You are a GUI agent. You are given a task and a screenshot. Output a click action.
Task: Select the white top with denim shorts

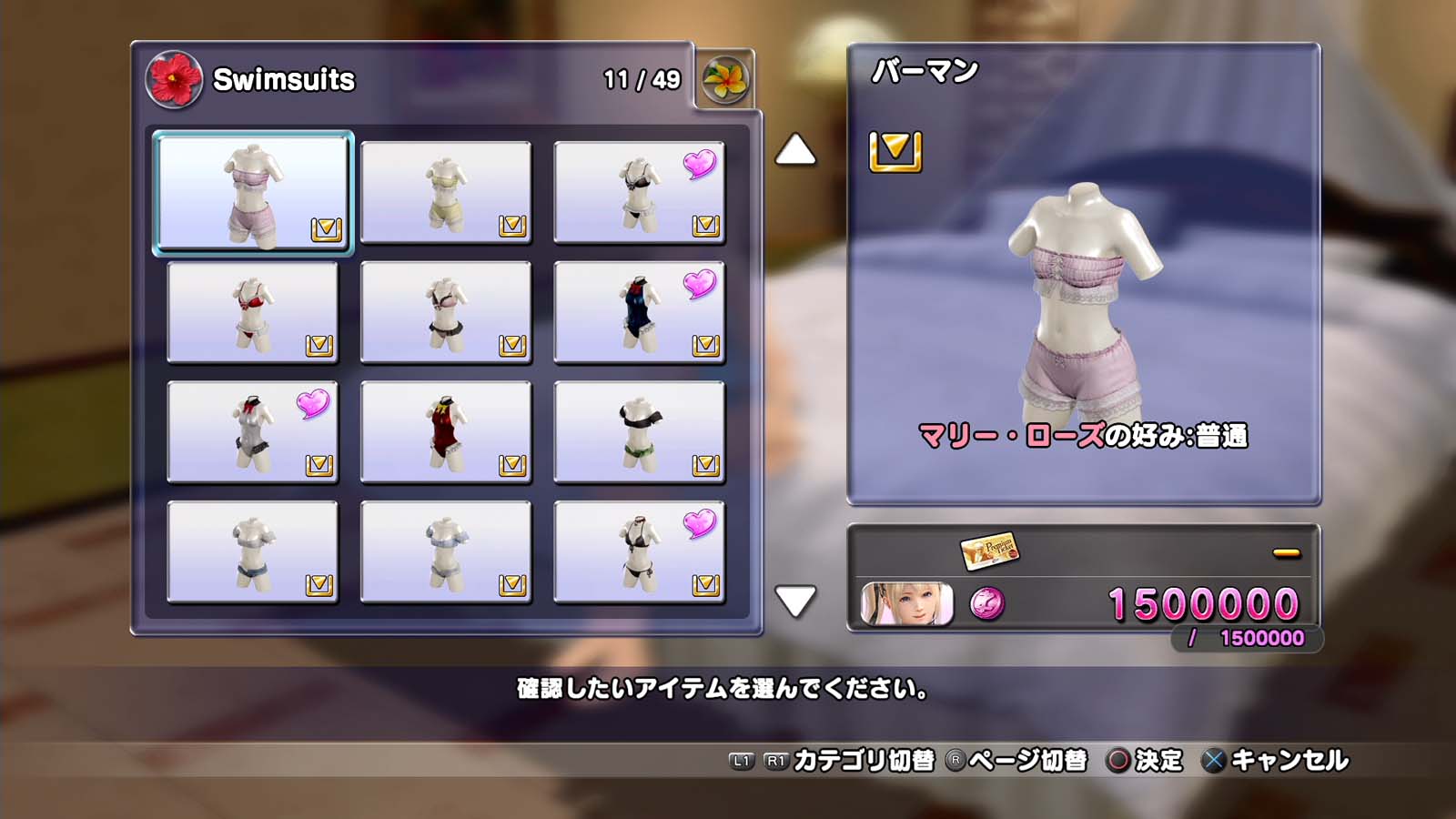tap(252, 551)
